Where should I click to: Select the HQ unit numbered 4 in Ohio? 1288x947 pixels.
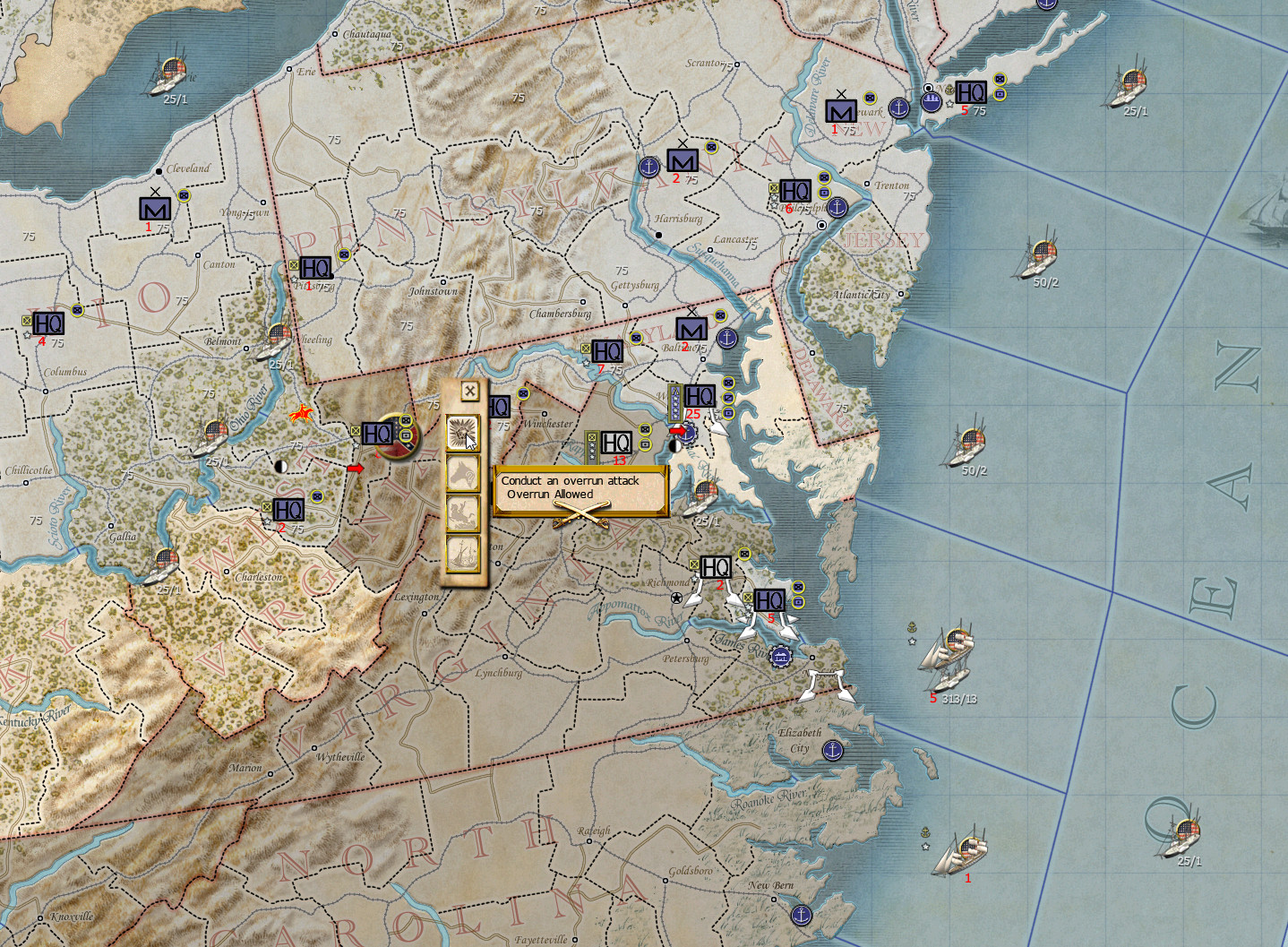pyautogui.click(x=47, y=323)
